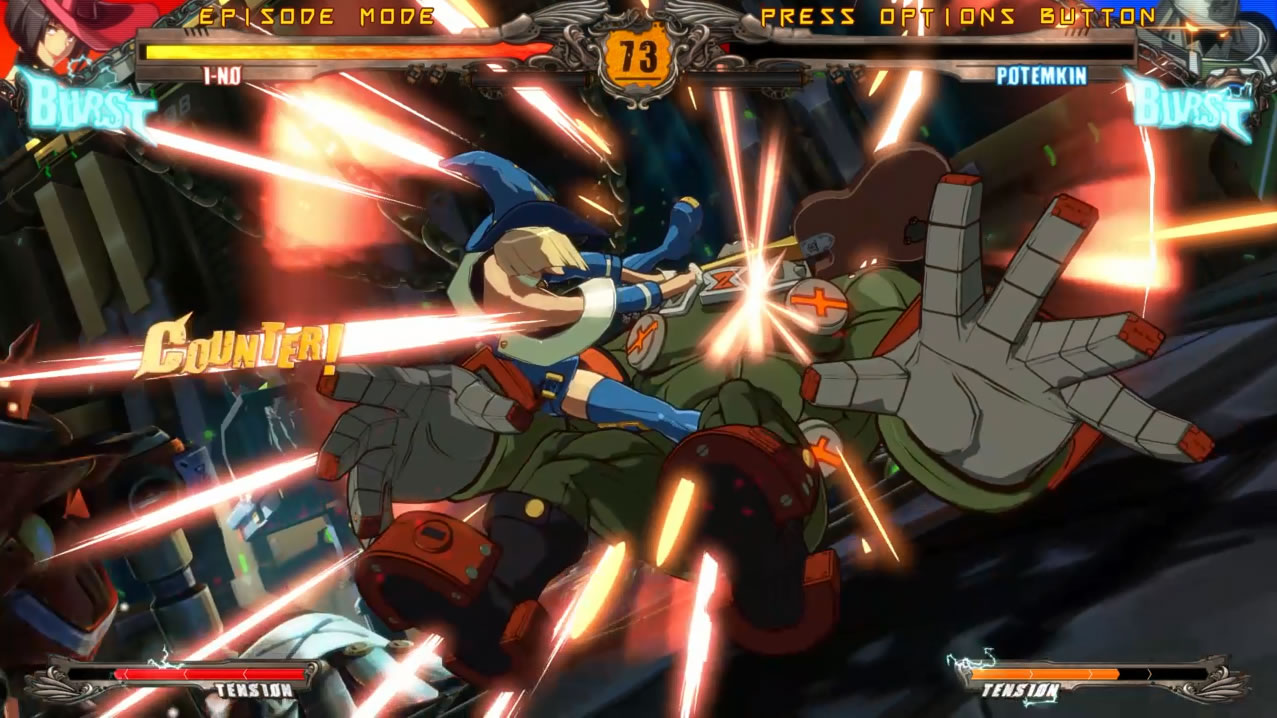Screen dimensions: 1277x718
Task: Activate I-No's Burst gauge icon
Action: (90, 106)
